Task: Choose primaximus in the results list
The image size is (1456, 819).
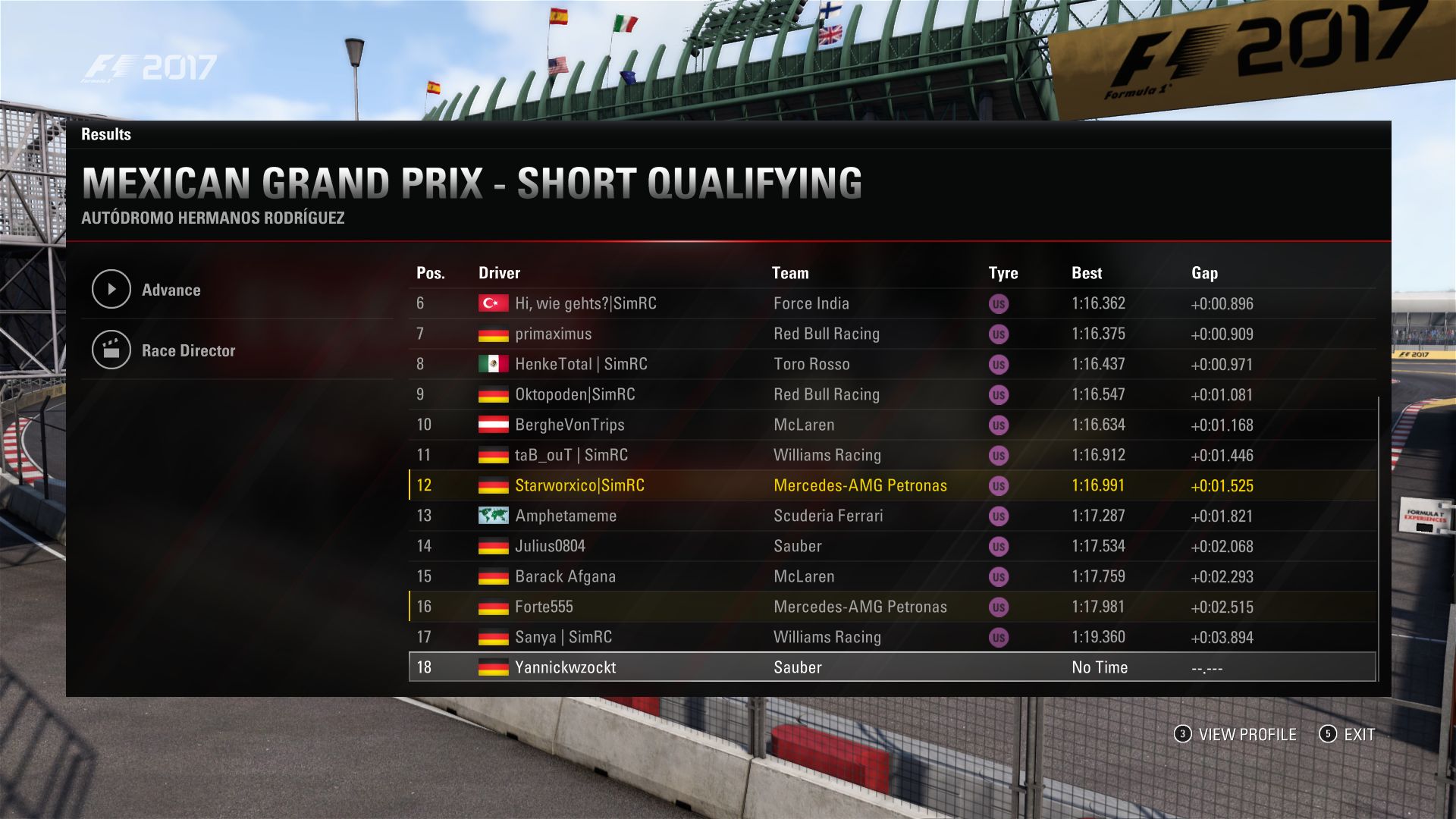Action: tap(553, 334)
